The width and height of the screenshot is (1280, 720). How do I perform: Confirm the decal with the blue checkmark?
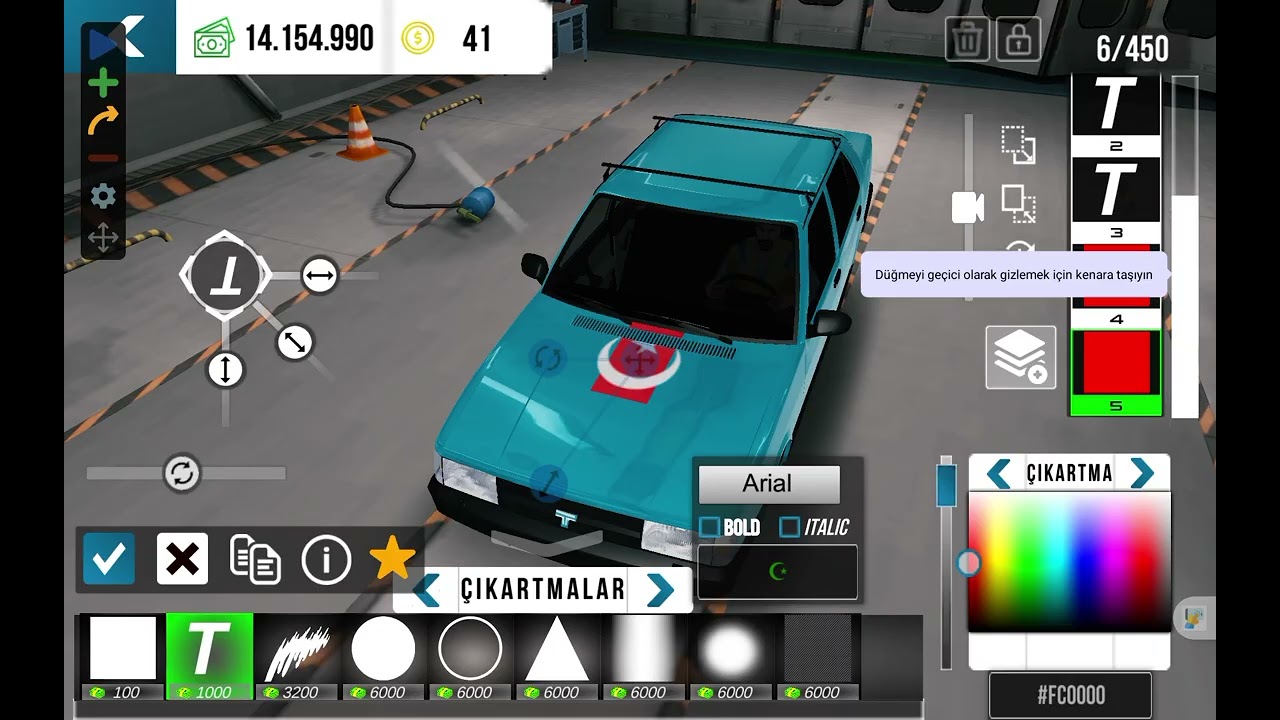pyautogui.click(x=109, y=558)
